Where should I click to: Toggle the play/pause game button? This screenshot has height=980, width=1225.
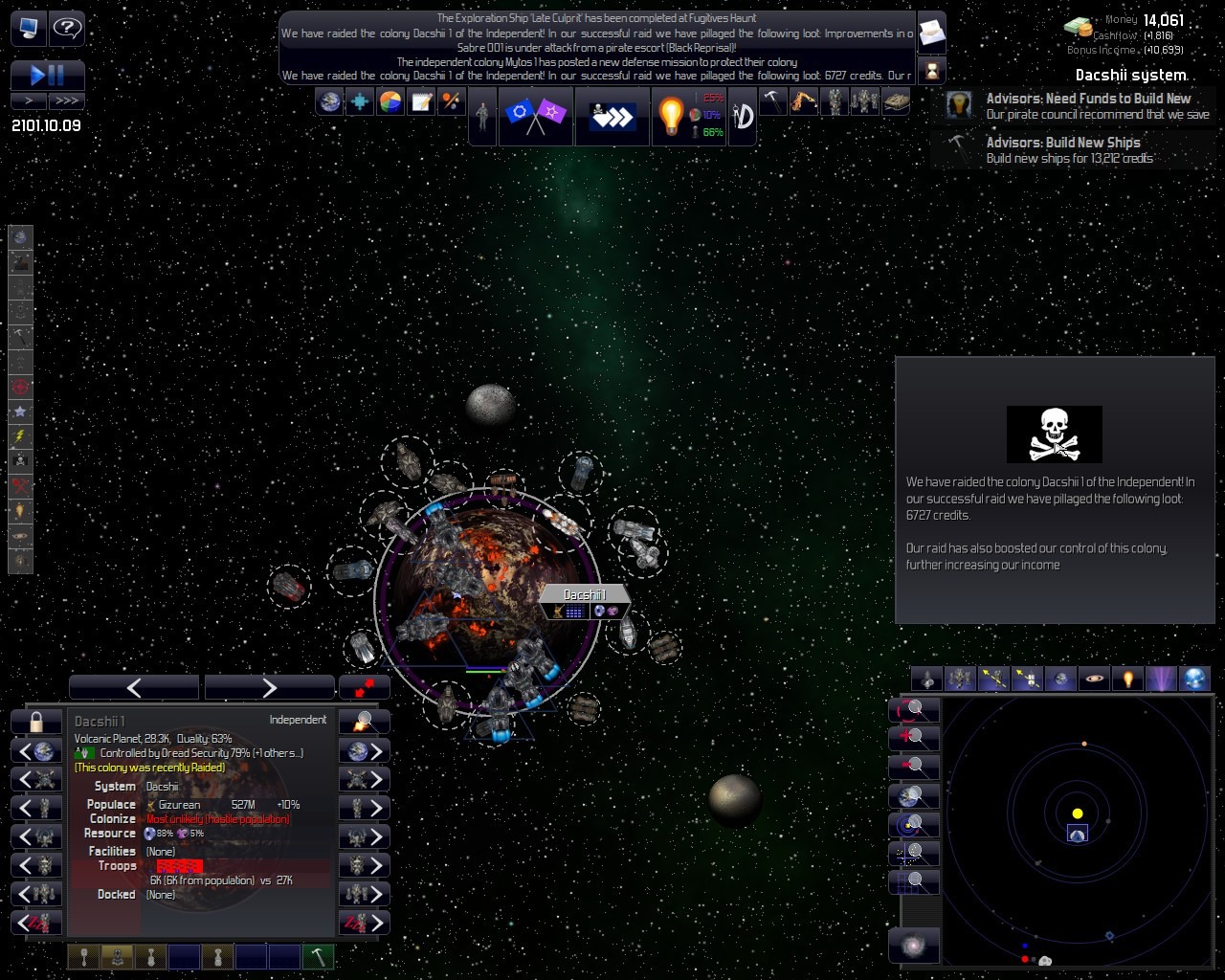click(47, 75)
